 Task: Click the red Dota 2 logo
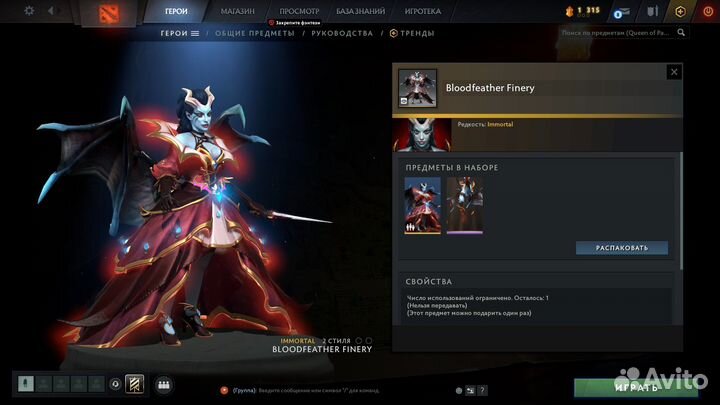coord(106,13)
